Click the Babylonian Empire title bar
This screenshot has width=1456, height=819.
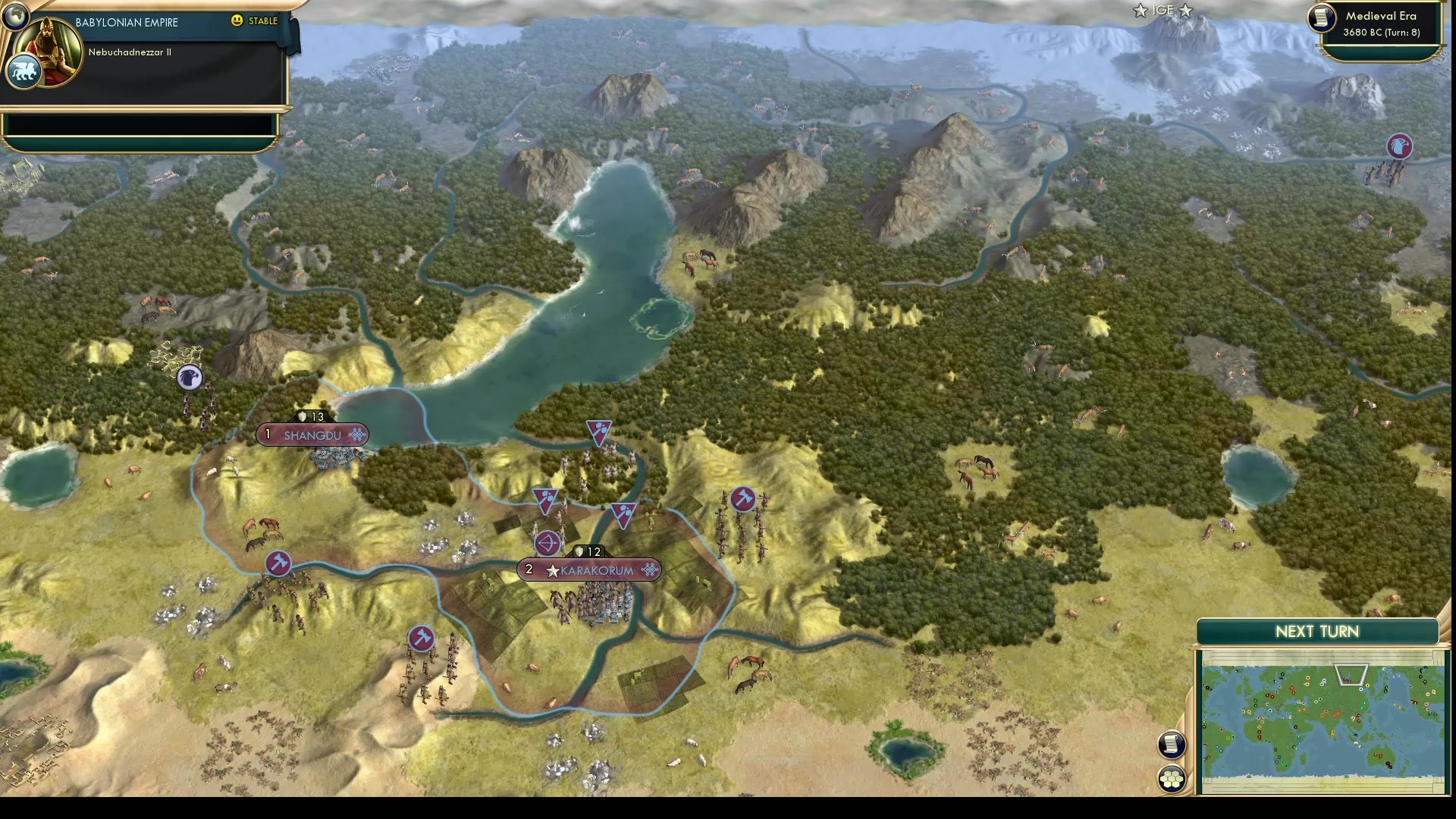pyautogui.click(x=125, y=22)
